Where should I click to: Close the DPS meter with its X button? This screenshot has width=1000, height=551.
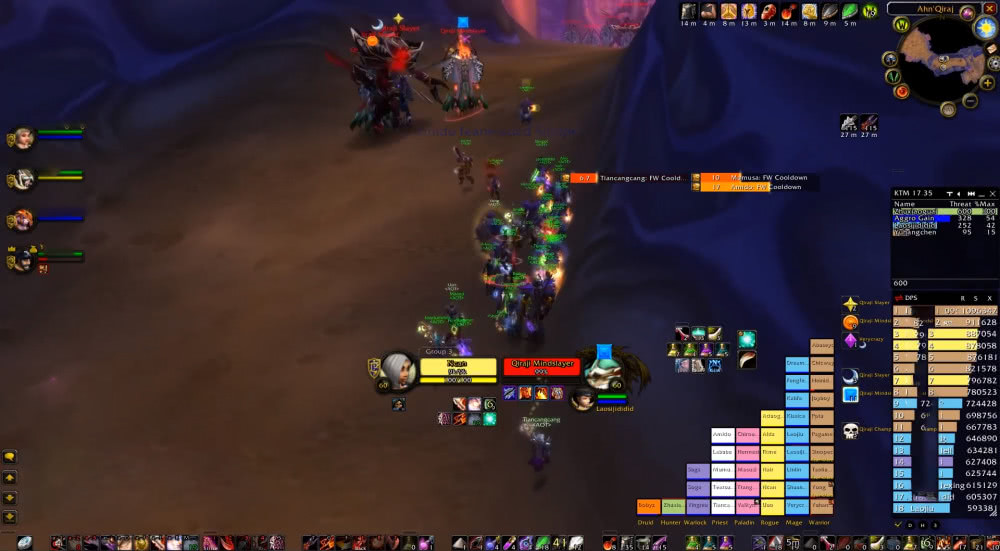pyautogui.click(x=990, y=298)
